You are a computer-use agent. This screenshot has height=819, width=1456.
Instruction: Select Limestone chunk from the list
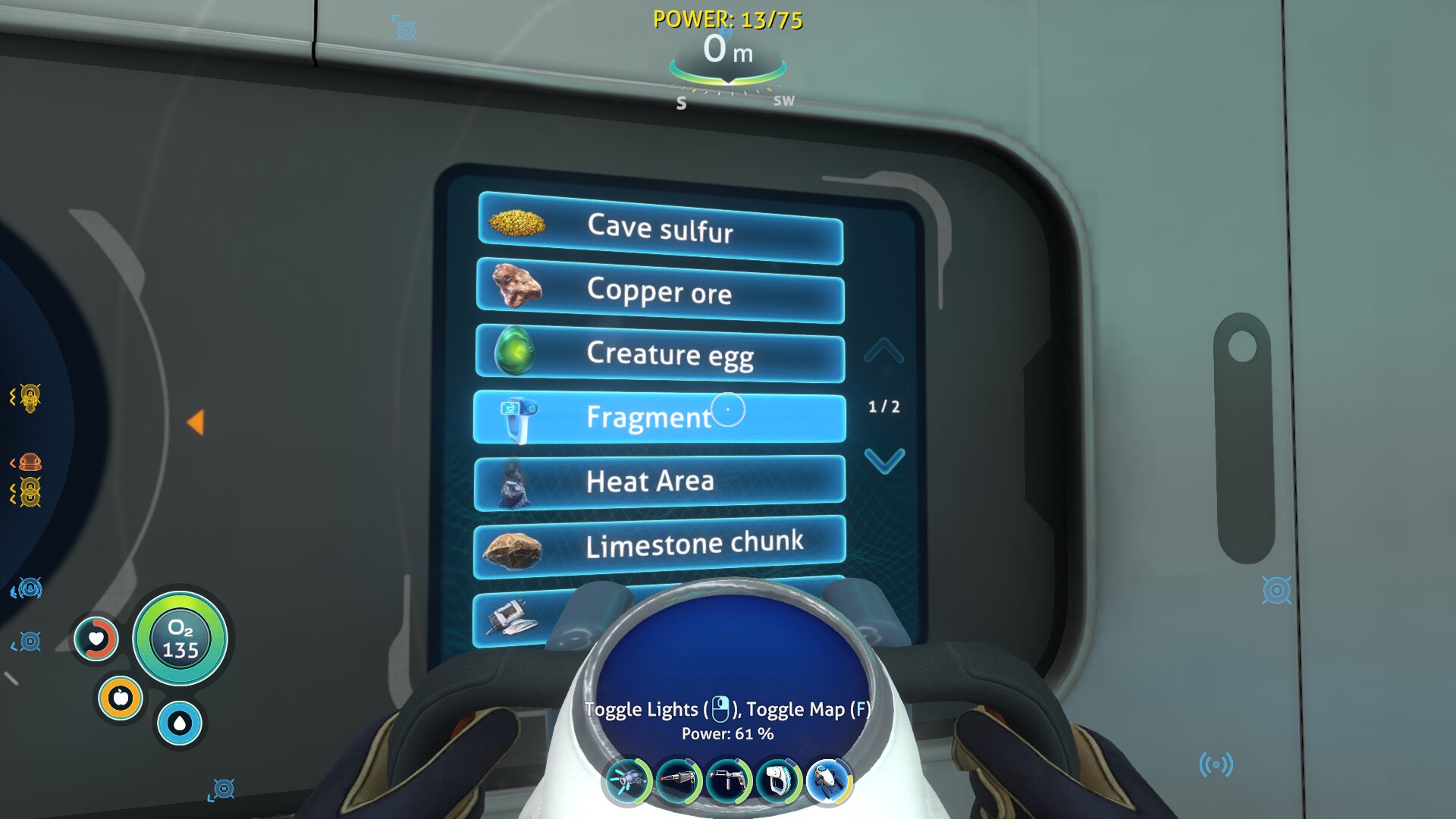pos(658,545)
